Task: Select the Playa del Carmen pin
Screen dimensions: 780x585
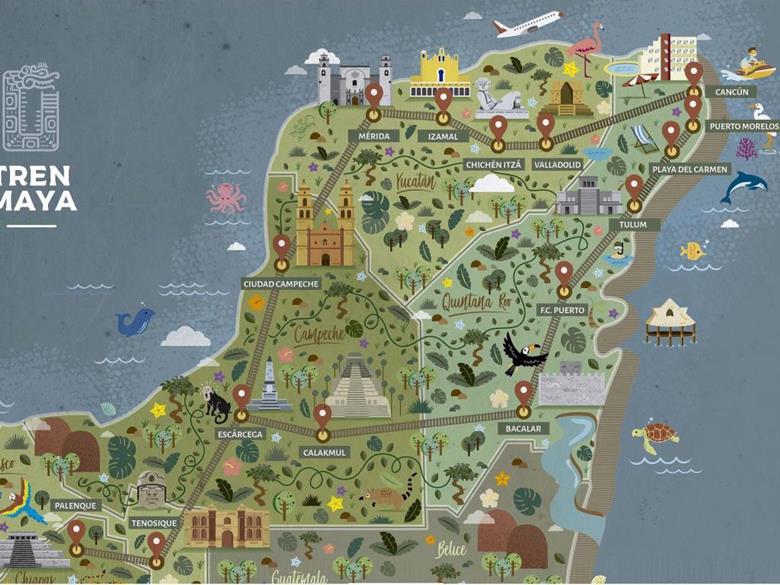Action: [x=671, y=133]
